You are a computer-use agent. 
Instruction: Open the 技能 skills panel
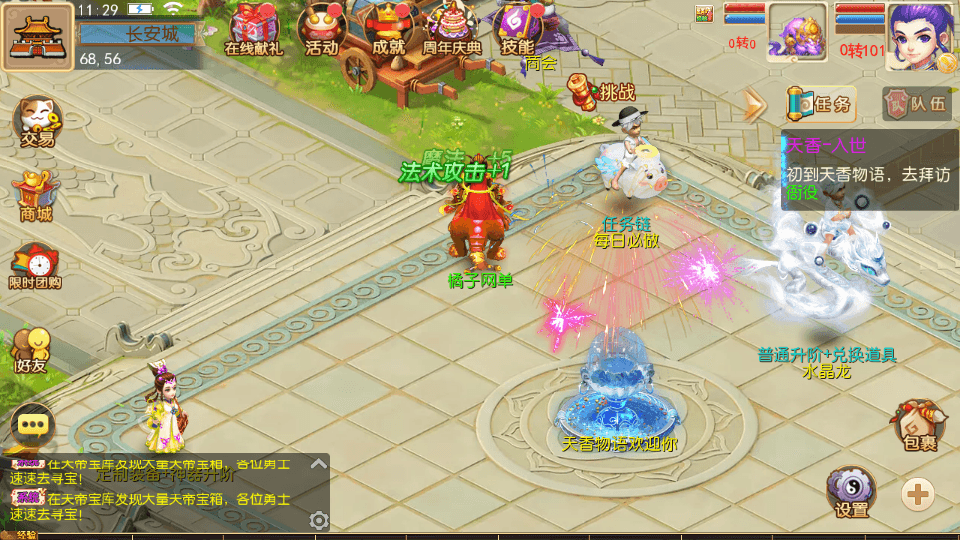pyautogui.click(x=518, y=29)
